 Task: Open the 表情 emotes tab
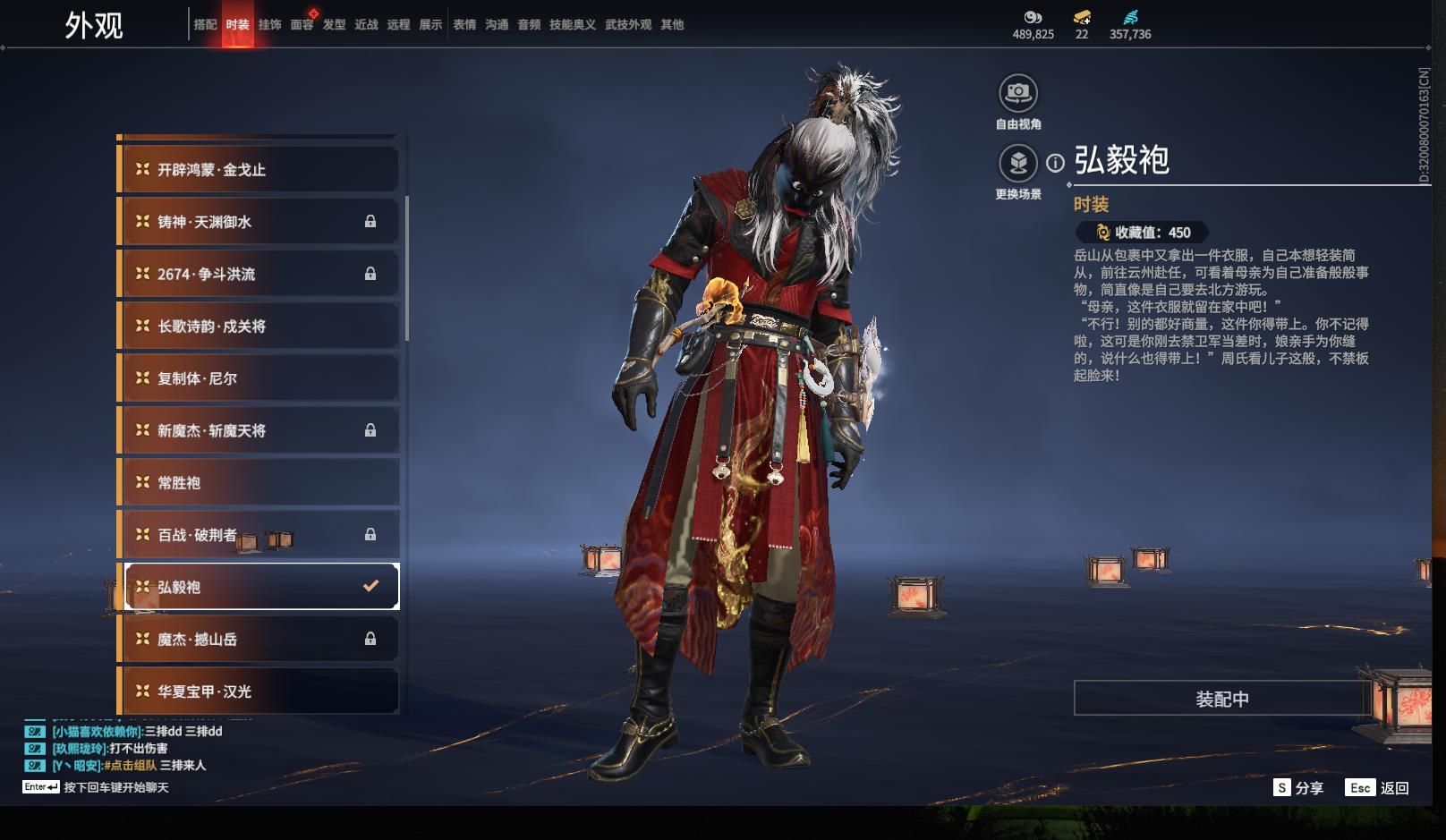pyautogui.click(x=464, y=25)
